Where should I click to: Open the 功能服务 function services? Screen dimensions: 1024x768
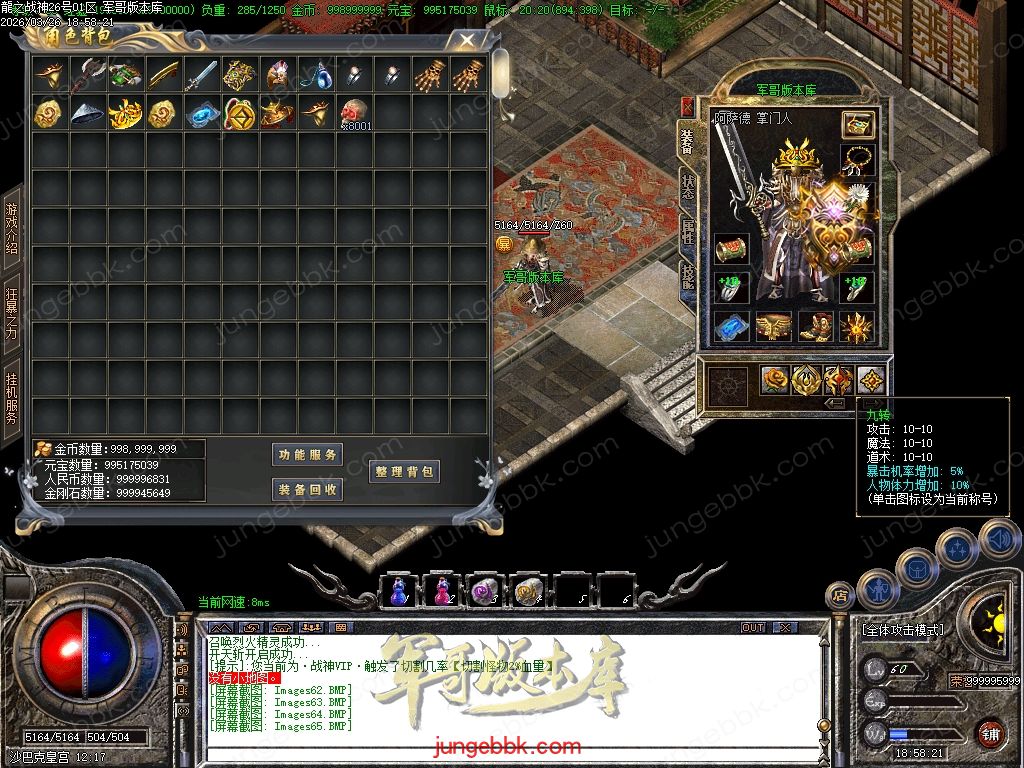click(x=308, y=455)
